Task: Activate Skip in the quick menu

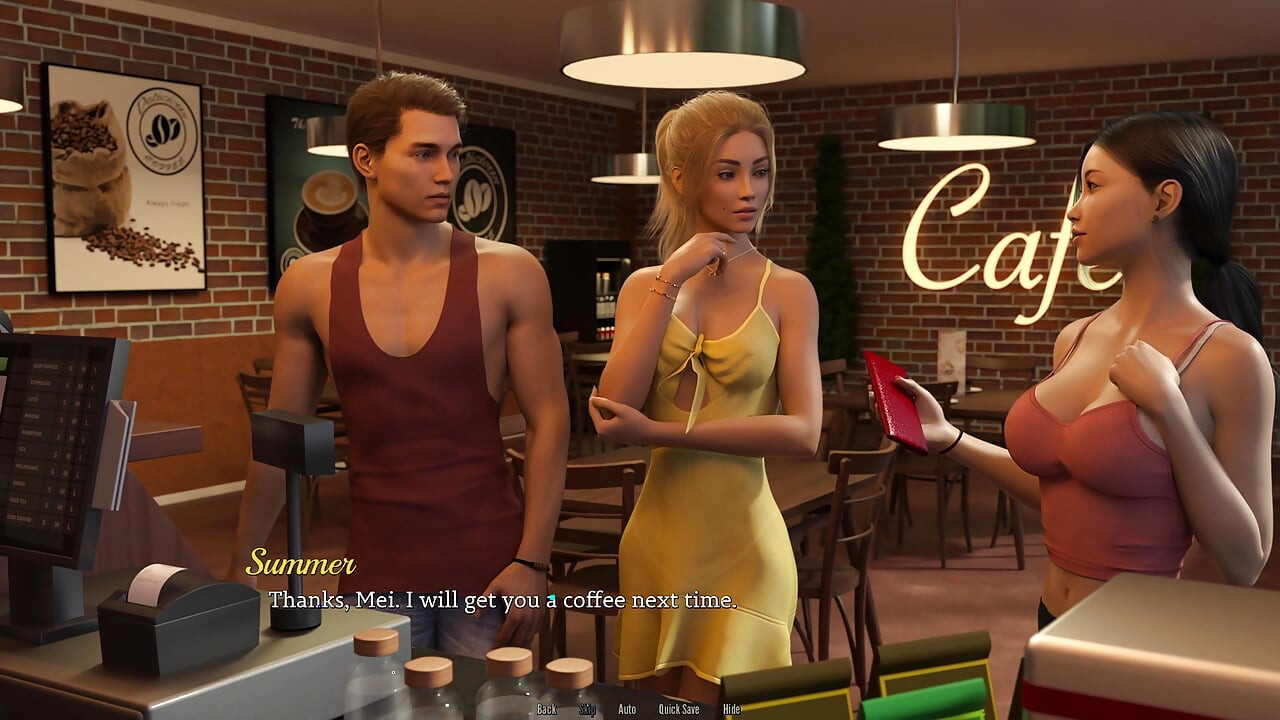Action: pos(587,709)
